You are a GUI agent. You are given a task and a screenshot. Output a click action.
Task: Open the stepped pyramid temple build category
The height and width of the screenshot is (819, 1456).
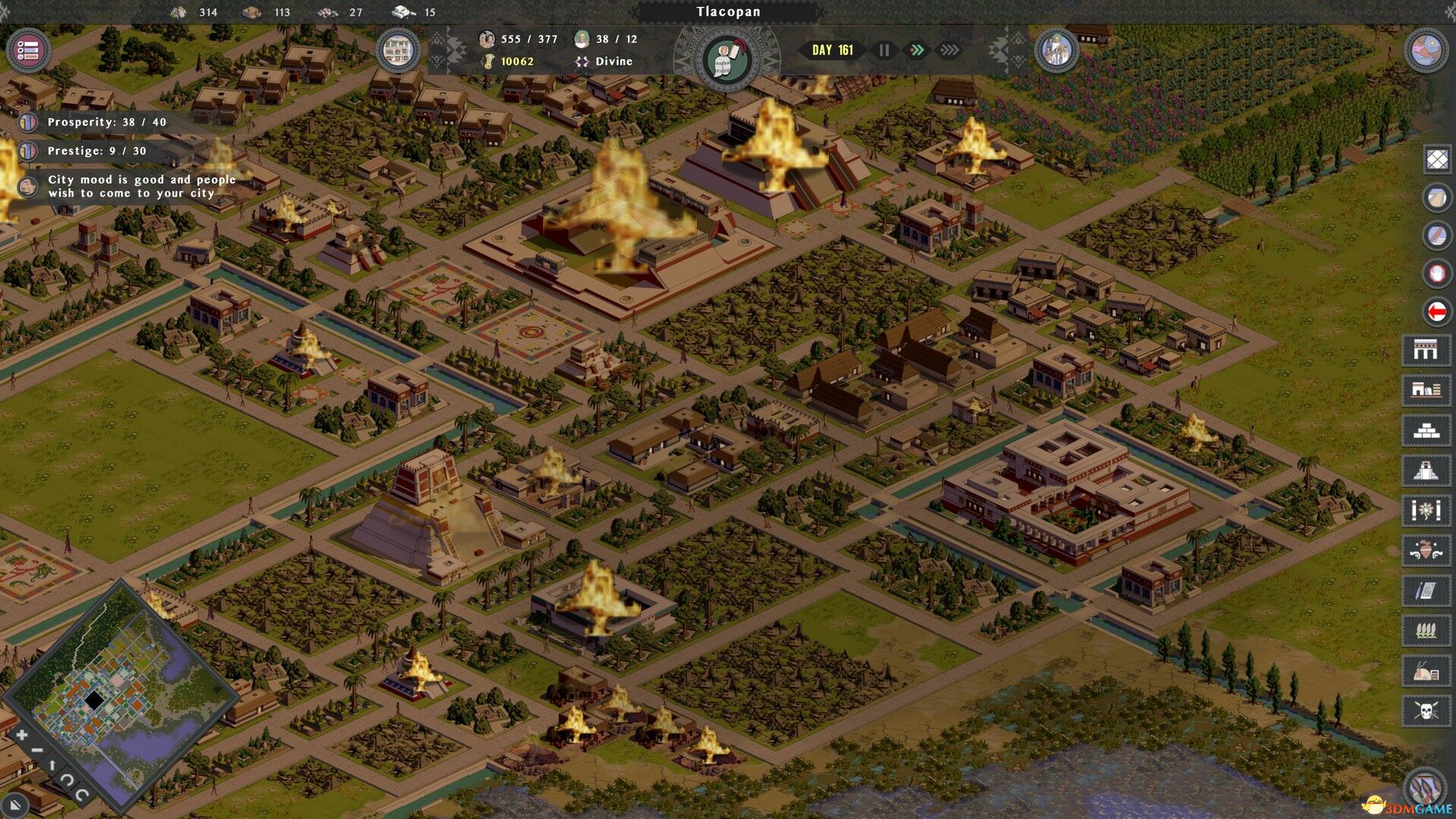(1426, 470)
